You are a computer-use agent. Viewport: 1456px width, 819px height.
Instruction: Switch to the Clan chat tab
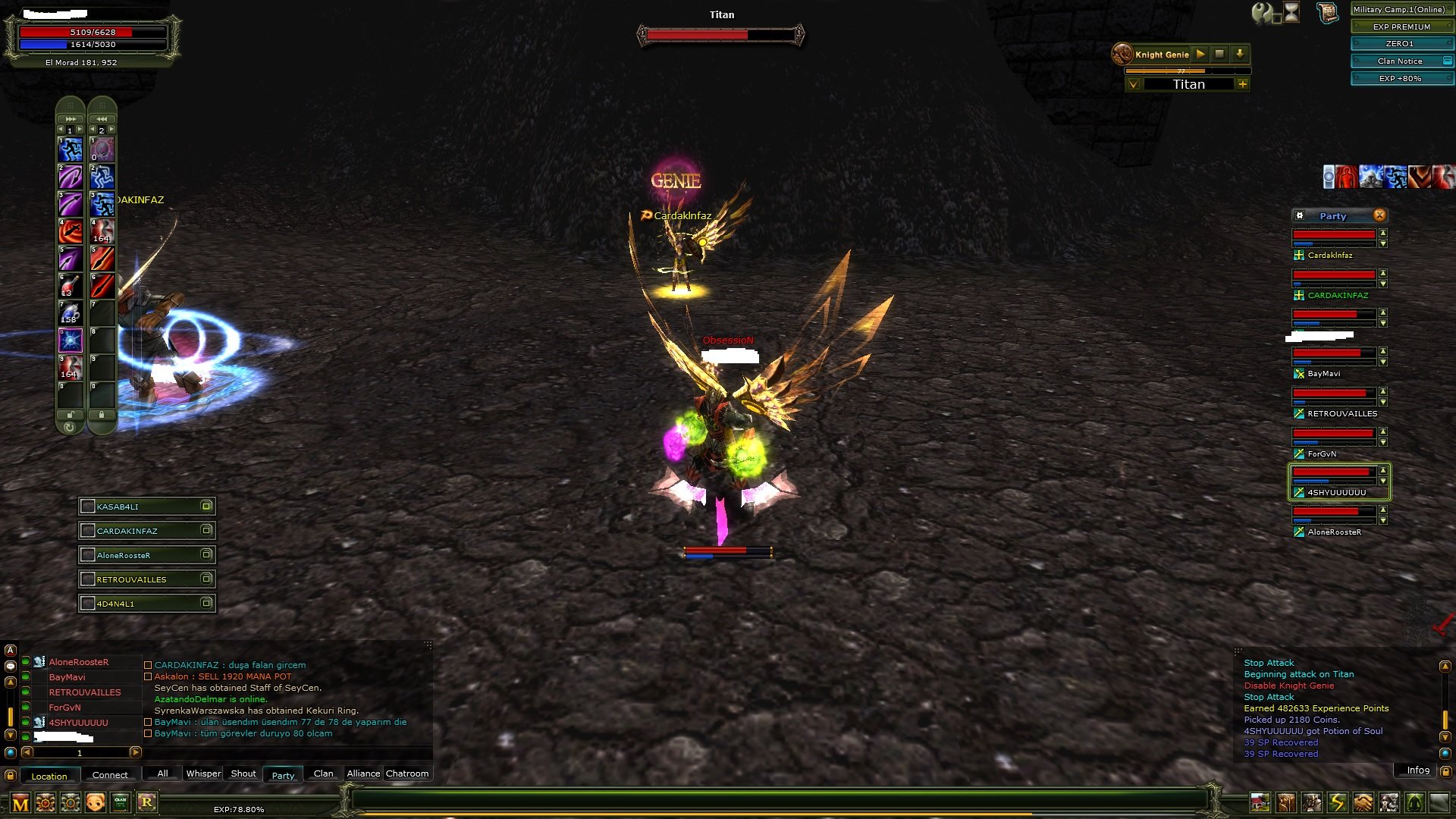click(x=323, y=773)
